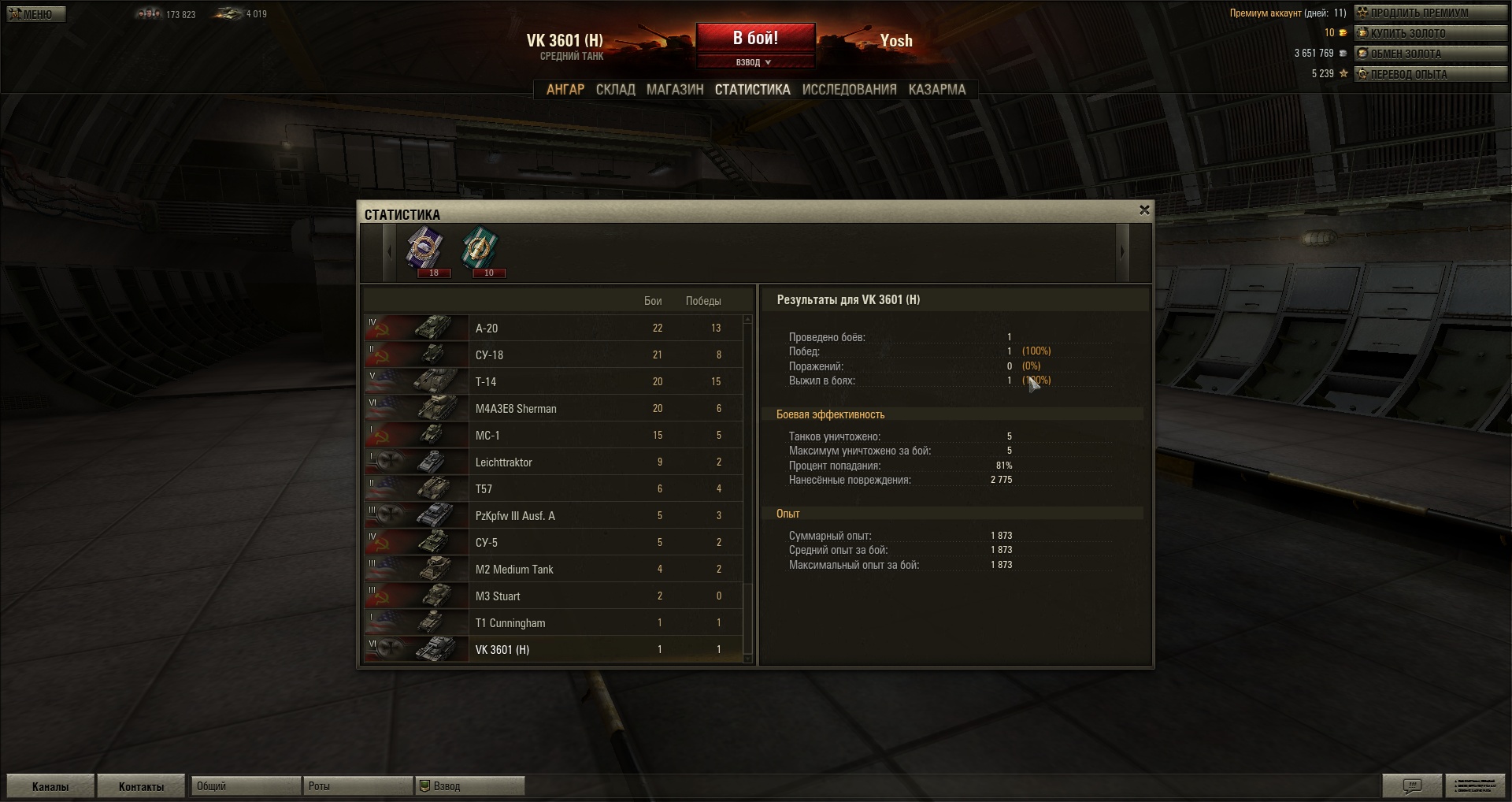This screenshot has height=802, width=1512.
Task: Open the МЕНЮ button
Action: point(36,14)
